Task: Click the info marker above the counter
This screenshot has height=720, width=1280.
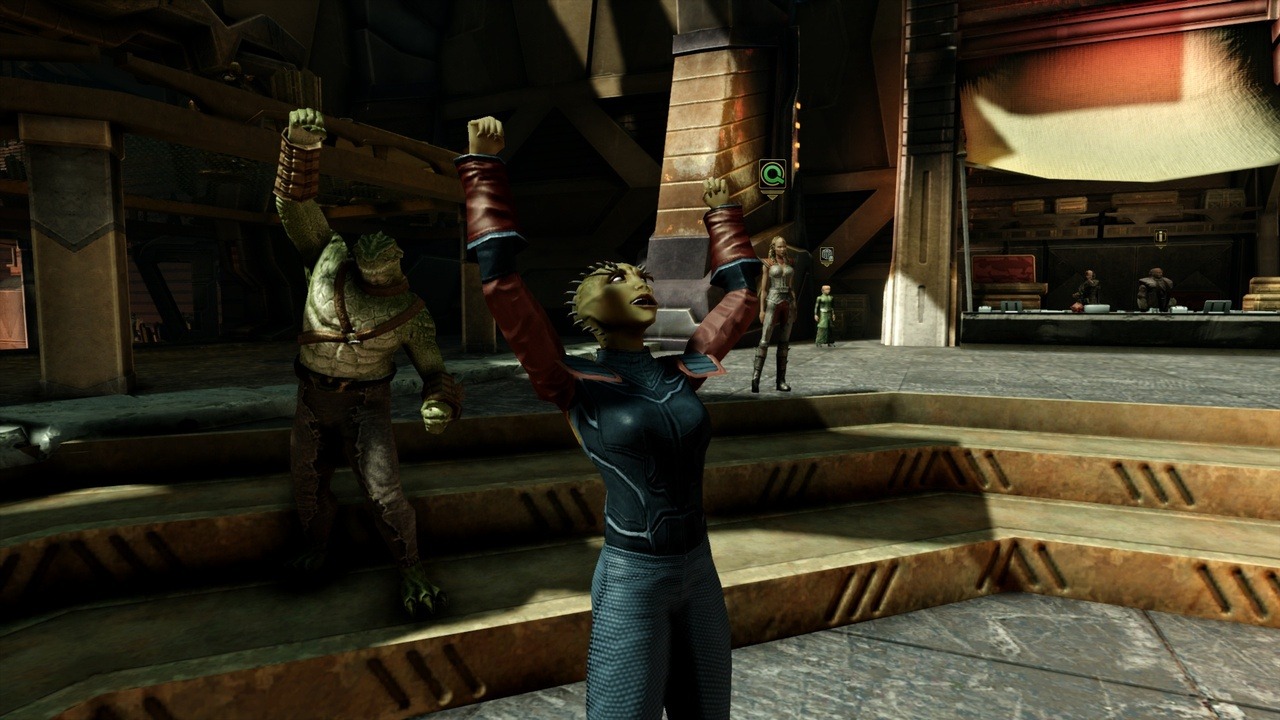Action: coord(1160,238)
